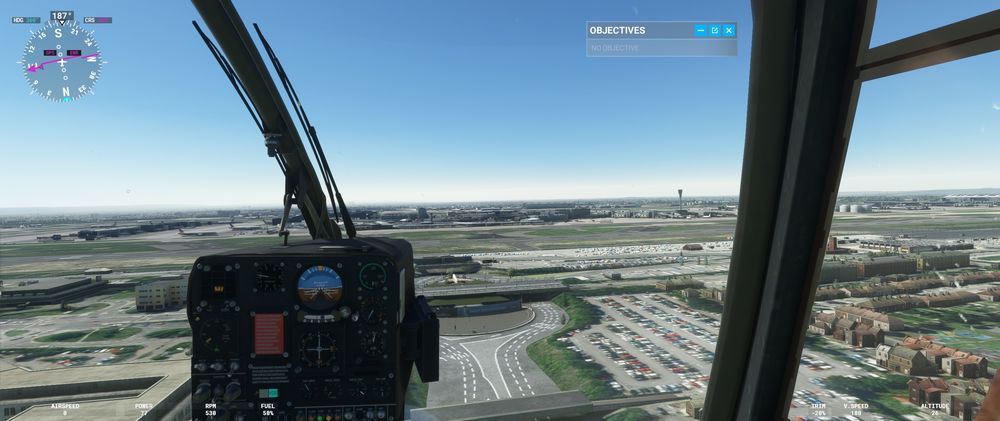Image resolution: width=1000 pixels, height=421 pixels.
Task: Close the Objectives panel
Action: [729, 31]
